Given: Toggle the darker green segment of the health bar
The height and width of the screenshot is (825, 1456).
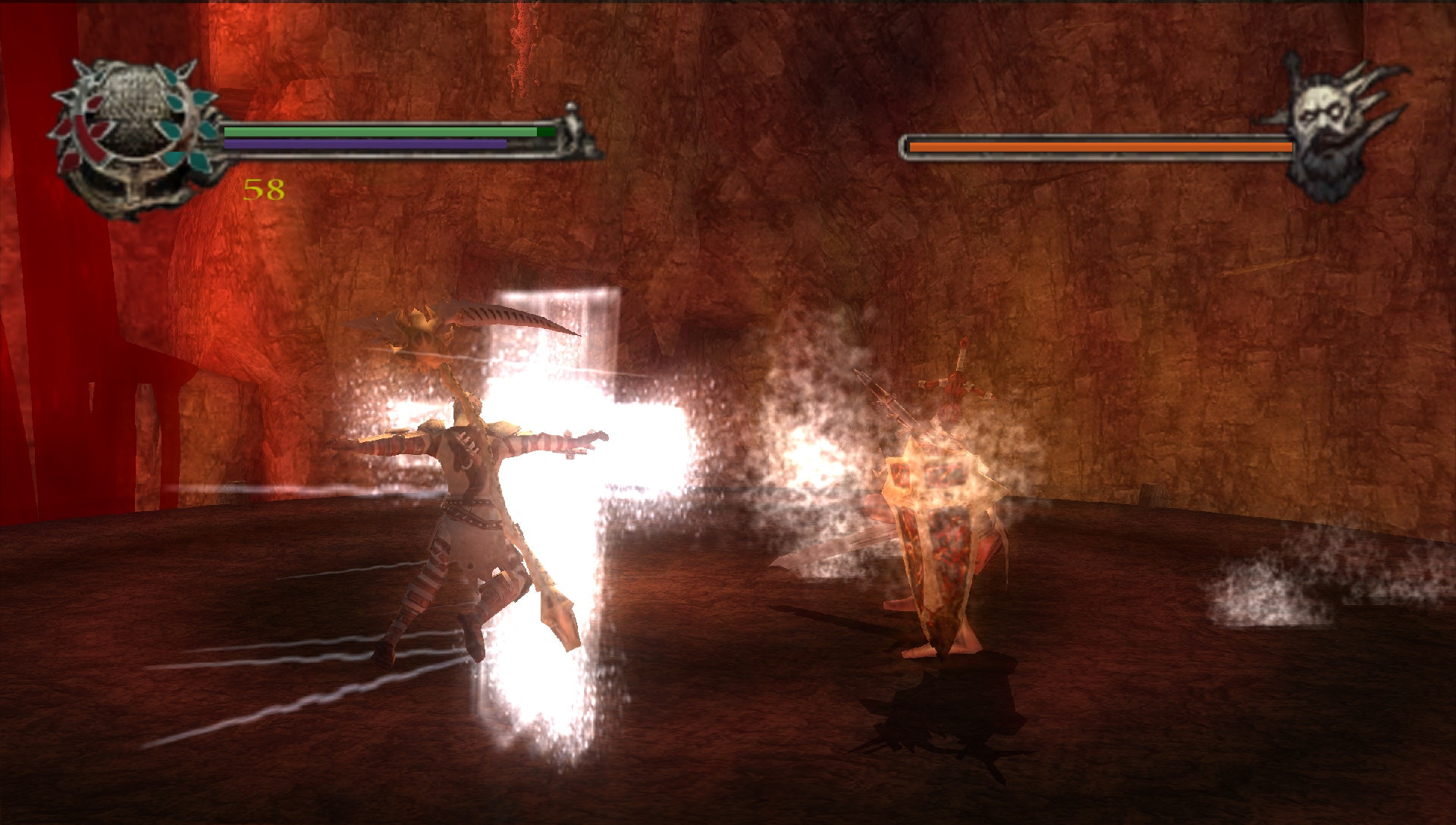Looking at the screenshot, I should coord(547,131).
